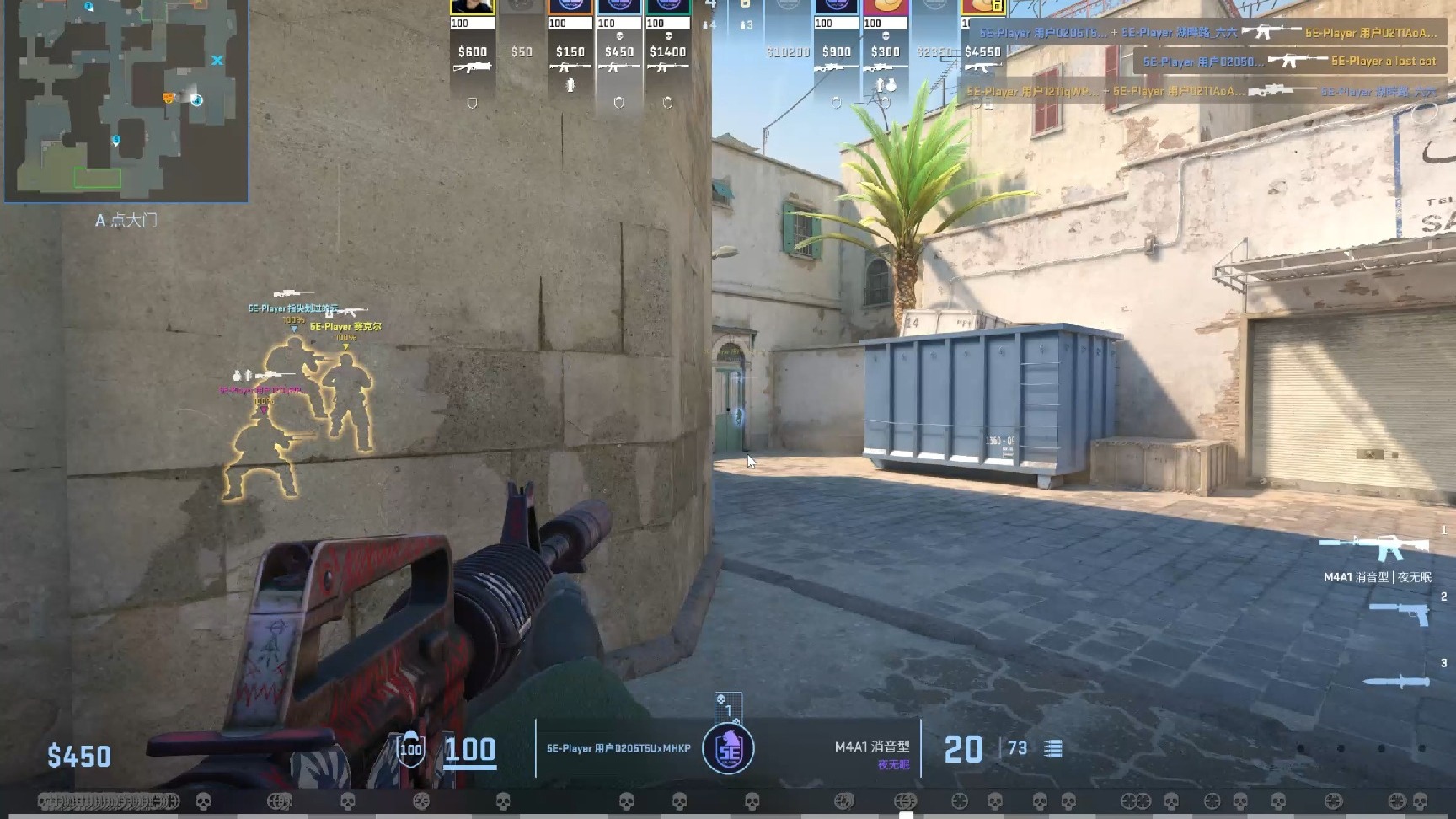Switch to the pistol weapon slot
This screenshot has height=819, width=1456.
tap(1400, 613)
